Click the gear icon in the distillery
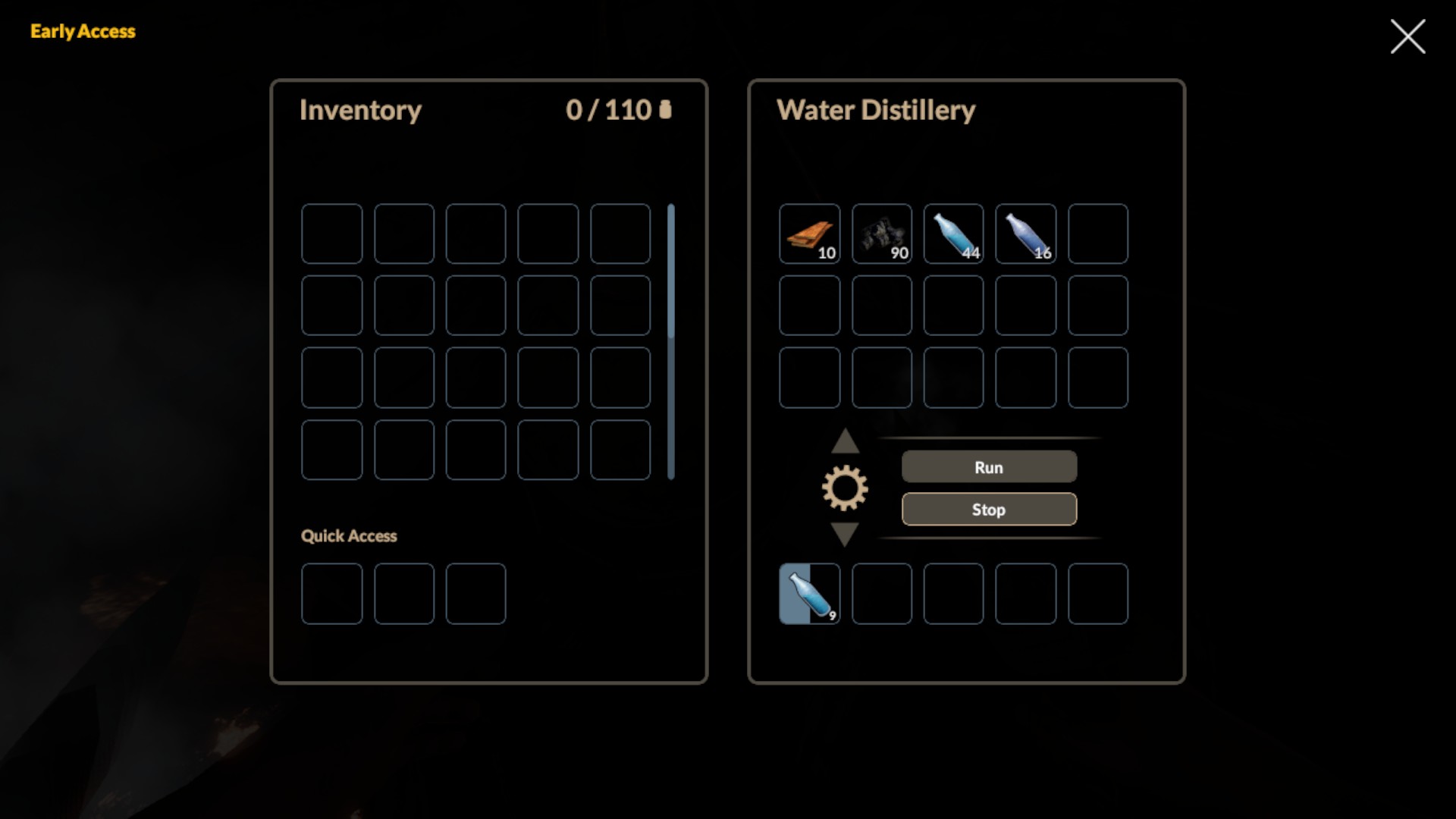Screen dimensions: 1456x819 845,488
